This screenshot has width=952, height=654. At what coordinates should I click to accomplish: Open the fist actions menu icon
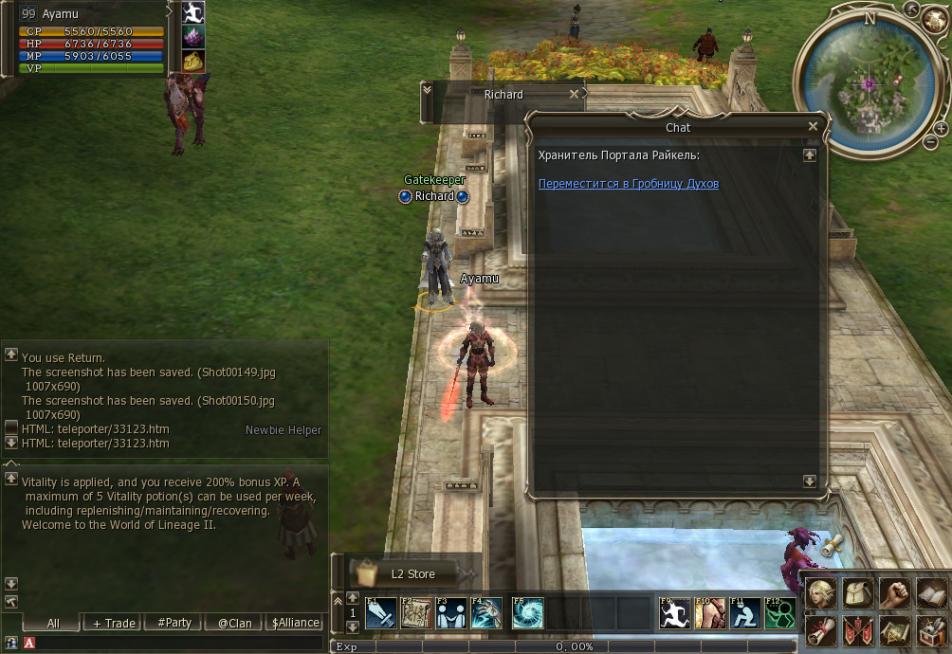[x=893, y=594]
